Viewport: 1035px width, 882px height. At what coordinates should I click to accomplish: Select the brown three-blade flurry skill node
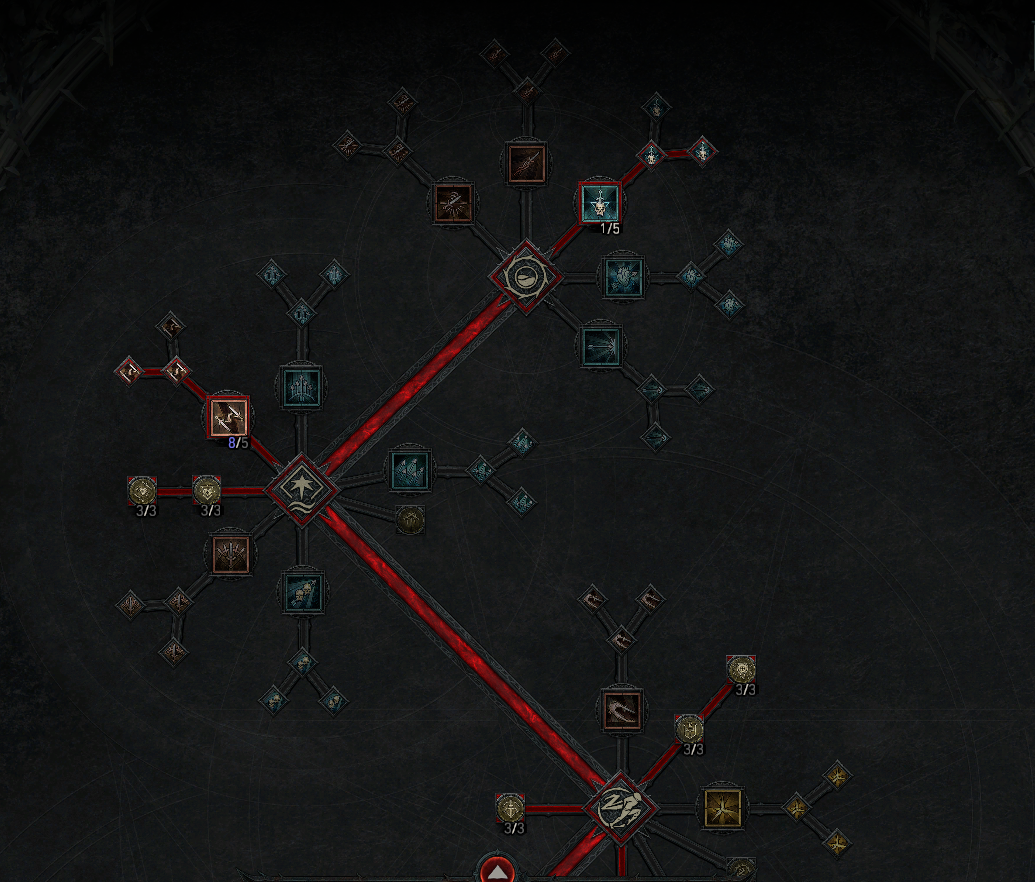231,553
